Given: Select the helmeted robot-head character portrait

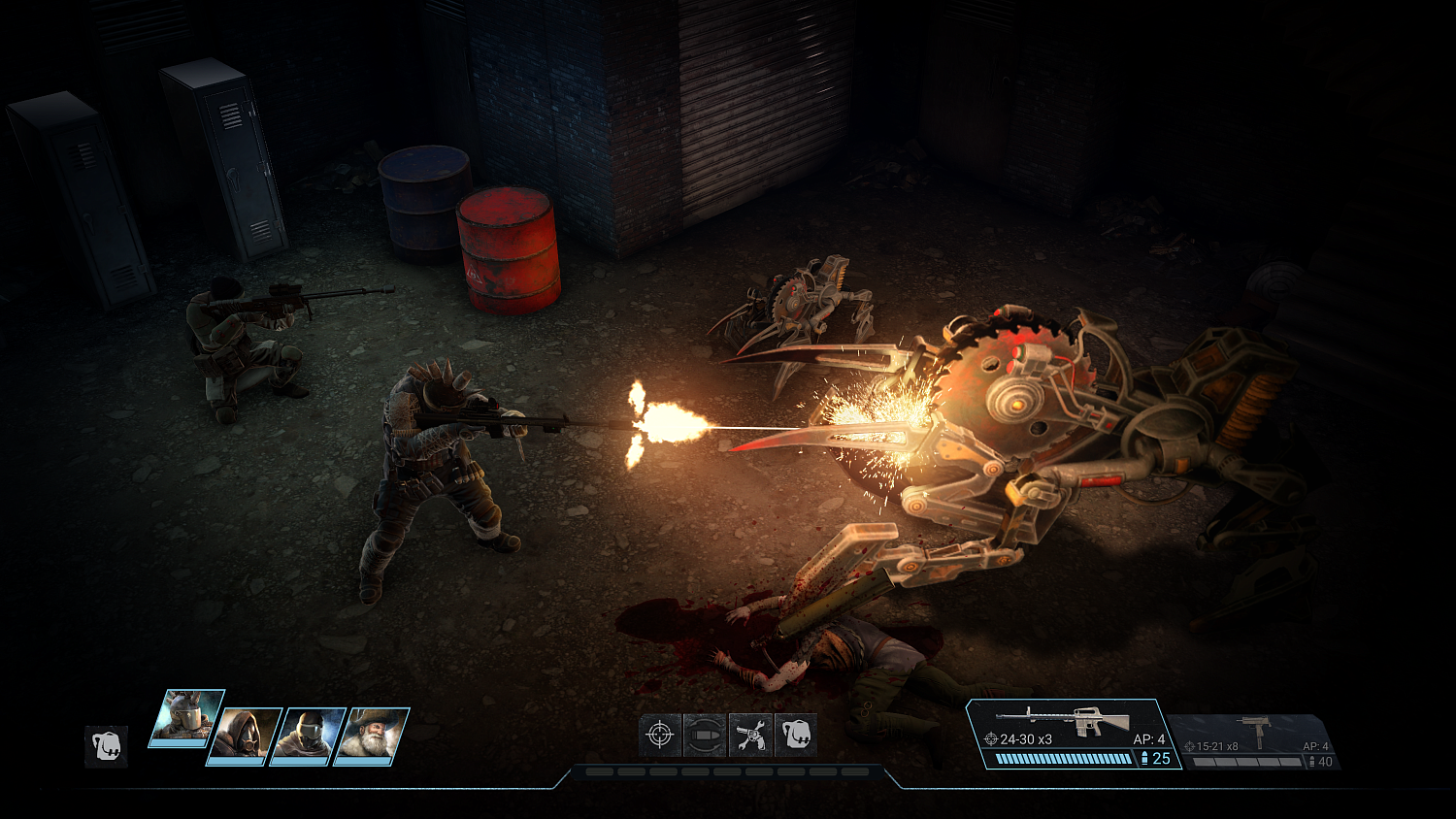Looking at the screenshot, I should tap(187, 718).
